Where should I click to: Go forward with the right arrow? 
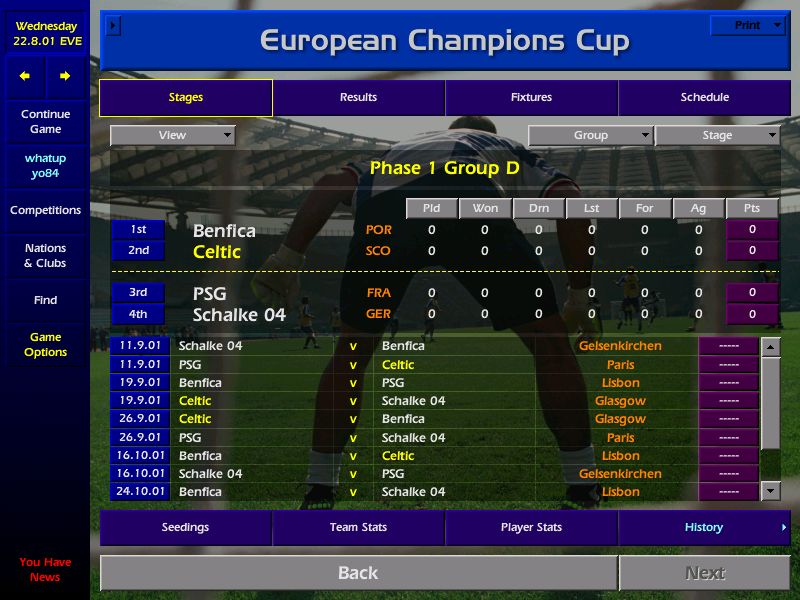[65, 76]
